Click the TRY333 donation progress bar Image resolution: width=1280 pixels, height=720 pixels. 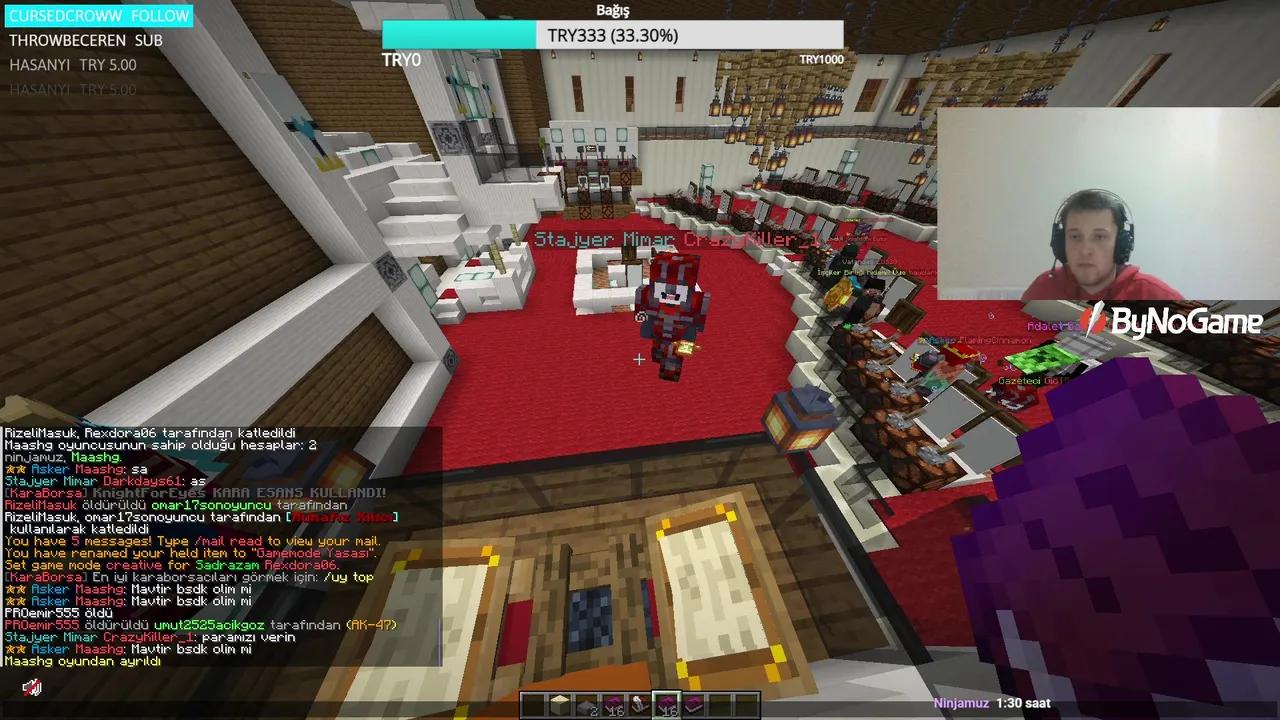click(x=612, y=35)
